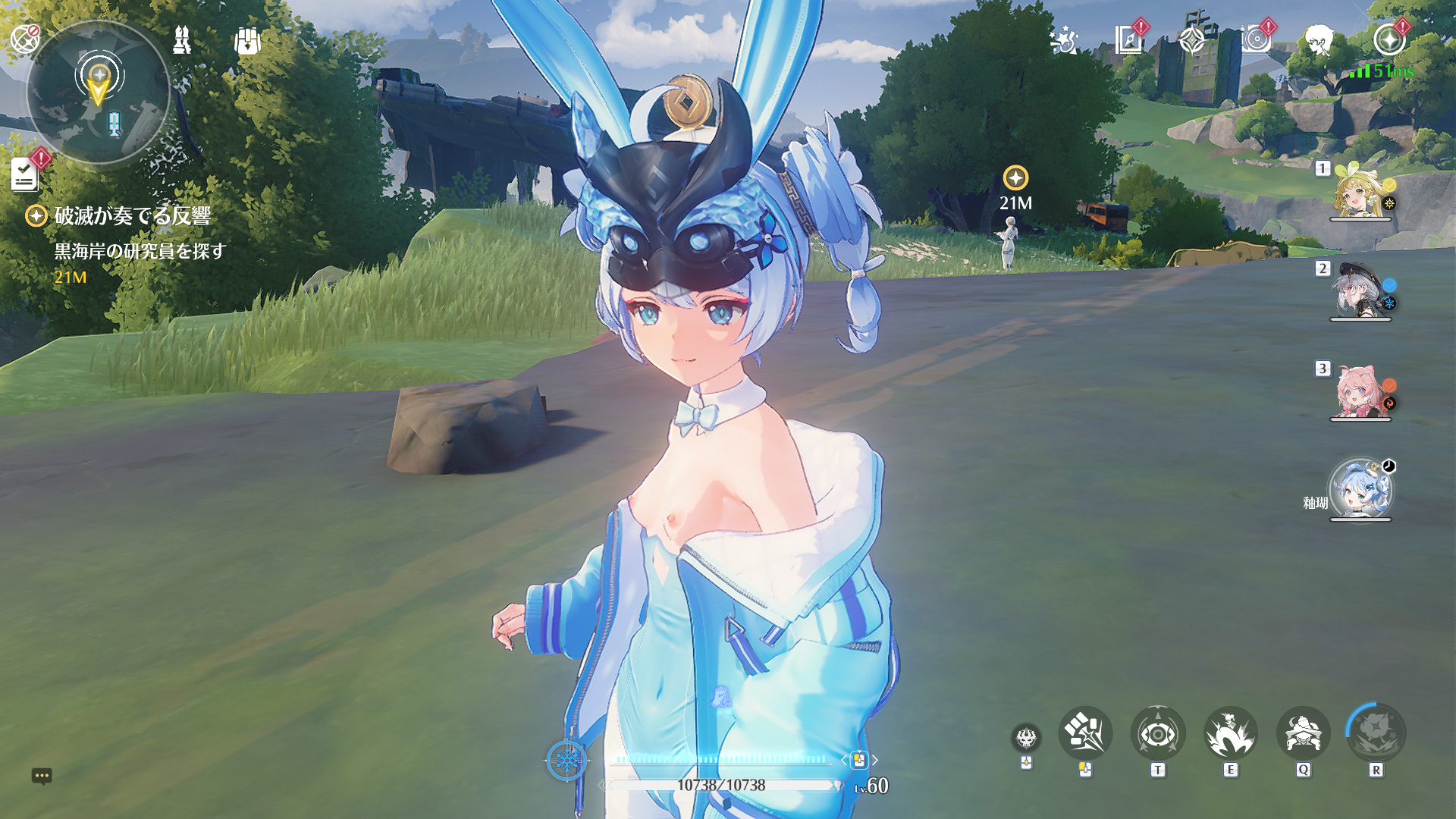
Task: Use the eye-shaped utility skill
Action: pos(1157,733)
